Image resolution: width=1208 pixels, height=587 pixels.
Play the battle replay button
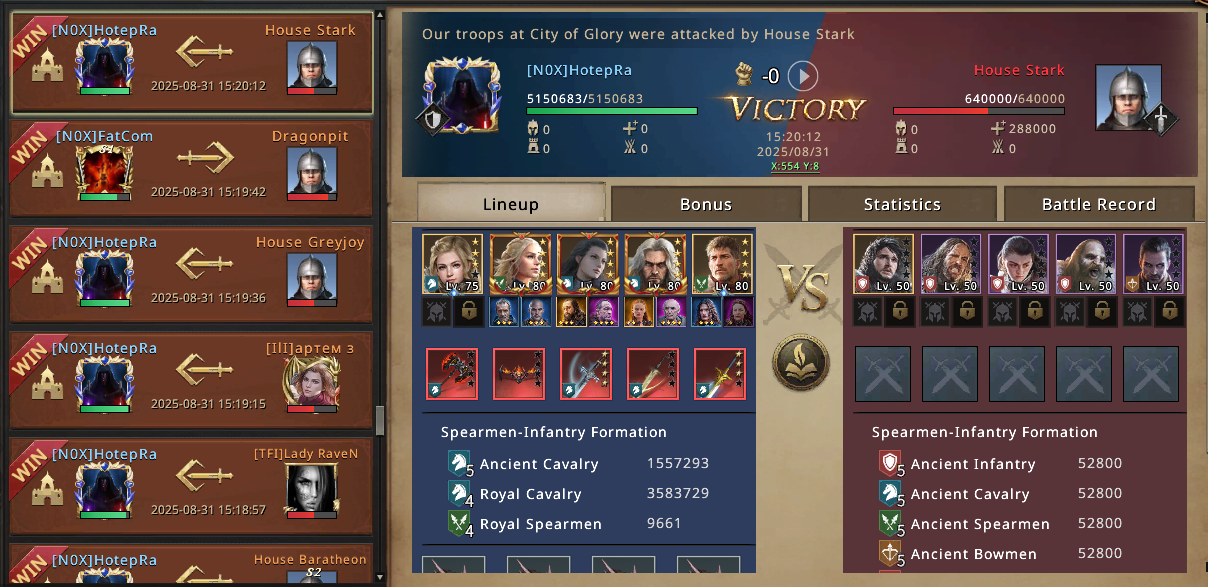coord(802,76)
